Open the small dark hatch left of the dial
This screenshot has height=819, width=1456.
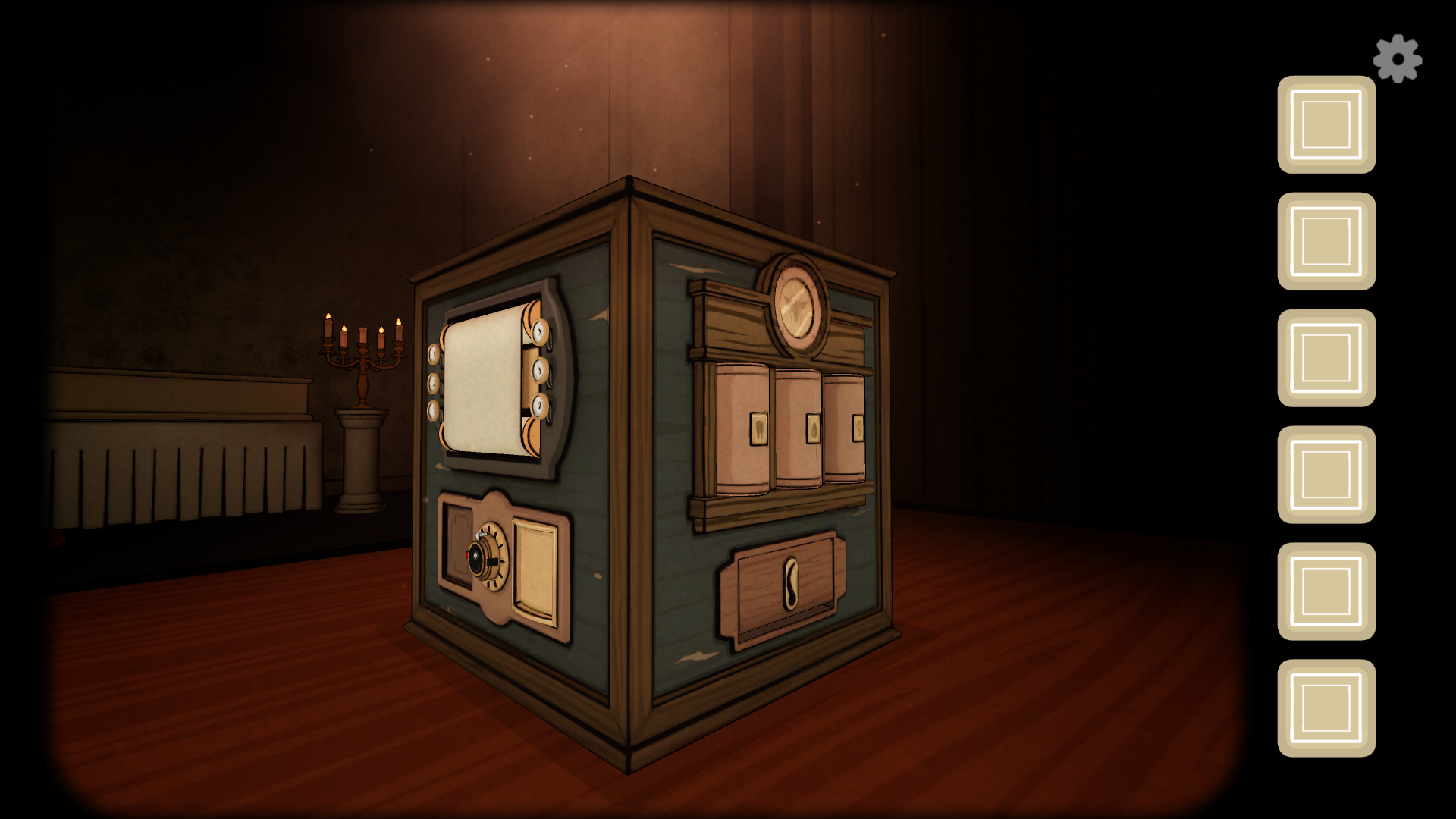pyautogui.click(x=459, y=541)
